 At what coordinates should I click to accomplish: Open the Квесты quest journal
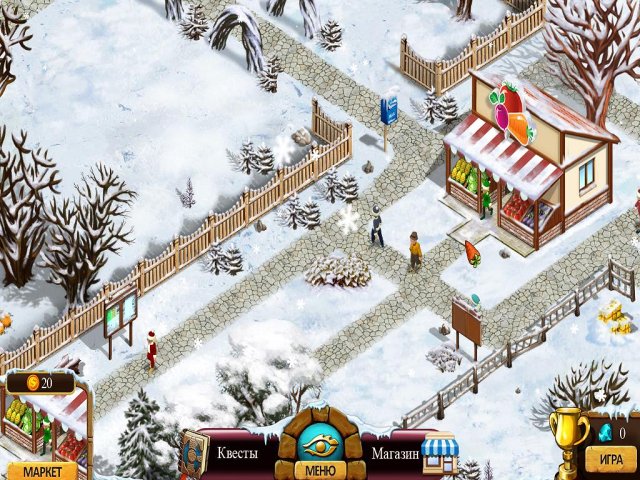(237, 453)
